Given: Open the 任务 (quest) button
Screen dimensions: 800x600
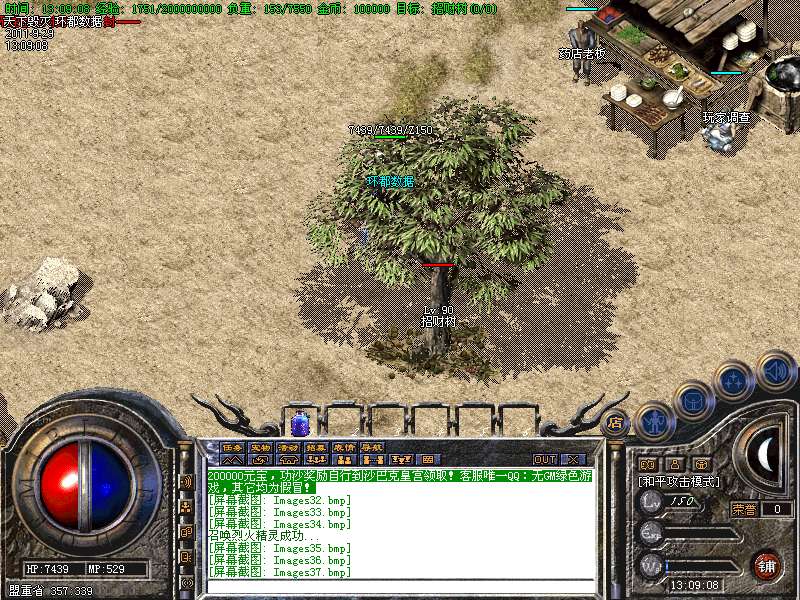Looking at the screenshot, I should tap(232, 447).
